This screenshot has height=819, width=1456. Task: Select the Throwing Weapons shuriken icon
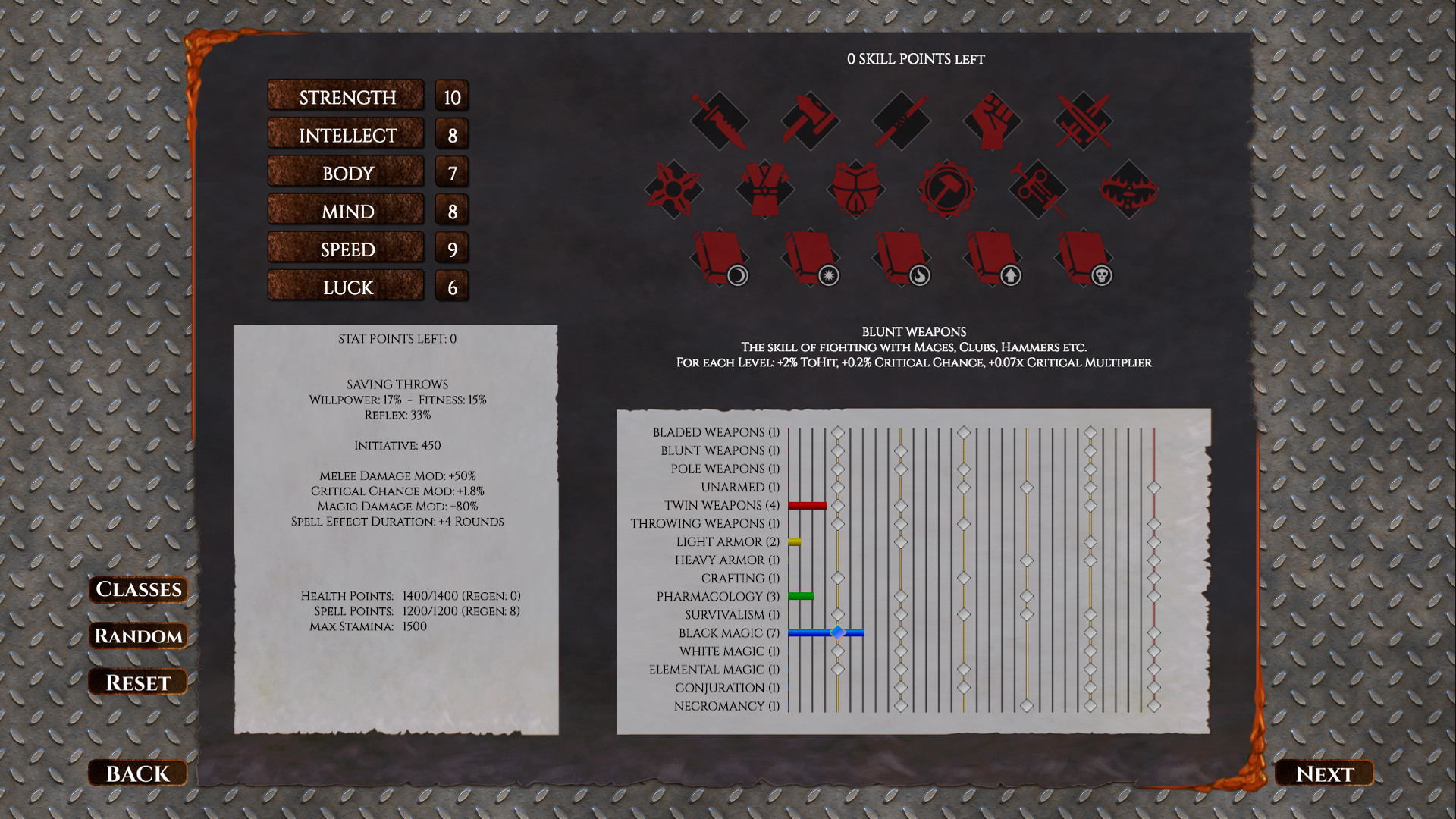(673, 190)
